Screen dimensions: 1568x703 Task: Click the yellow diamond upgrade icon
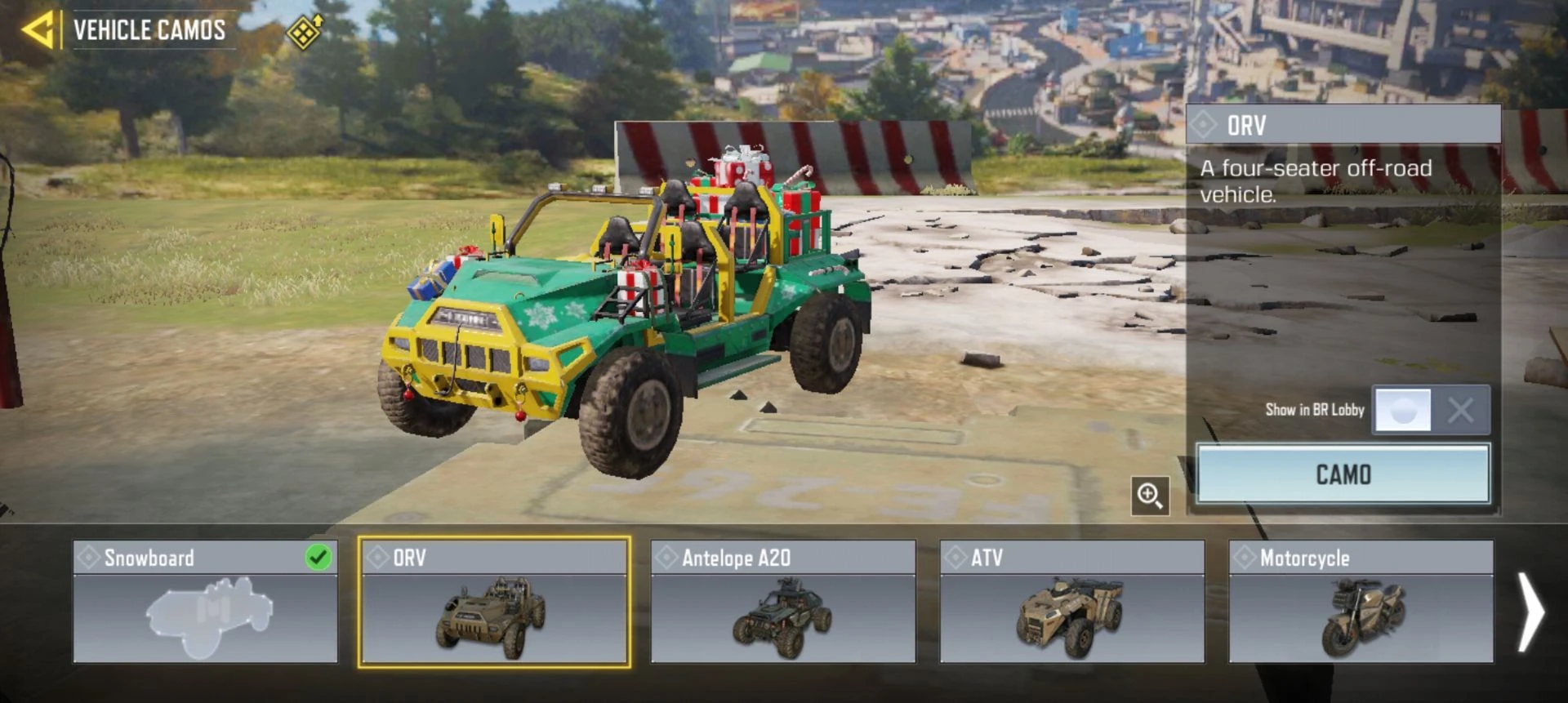click(305, 32)
